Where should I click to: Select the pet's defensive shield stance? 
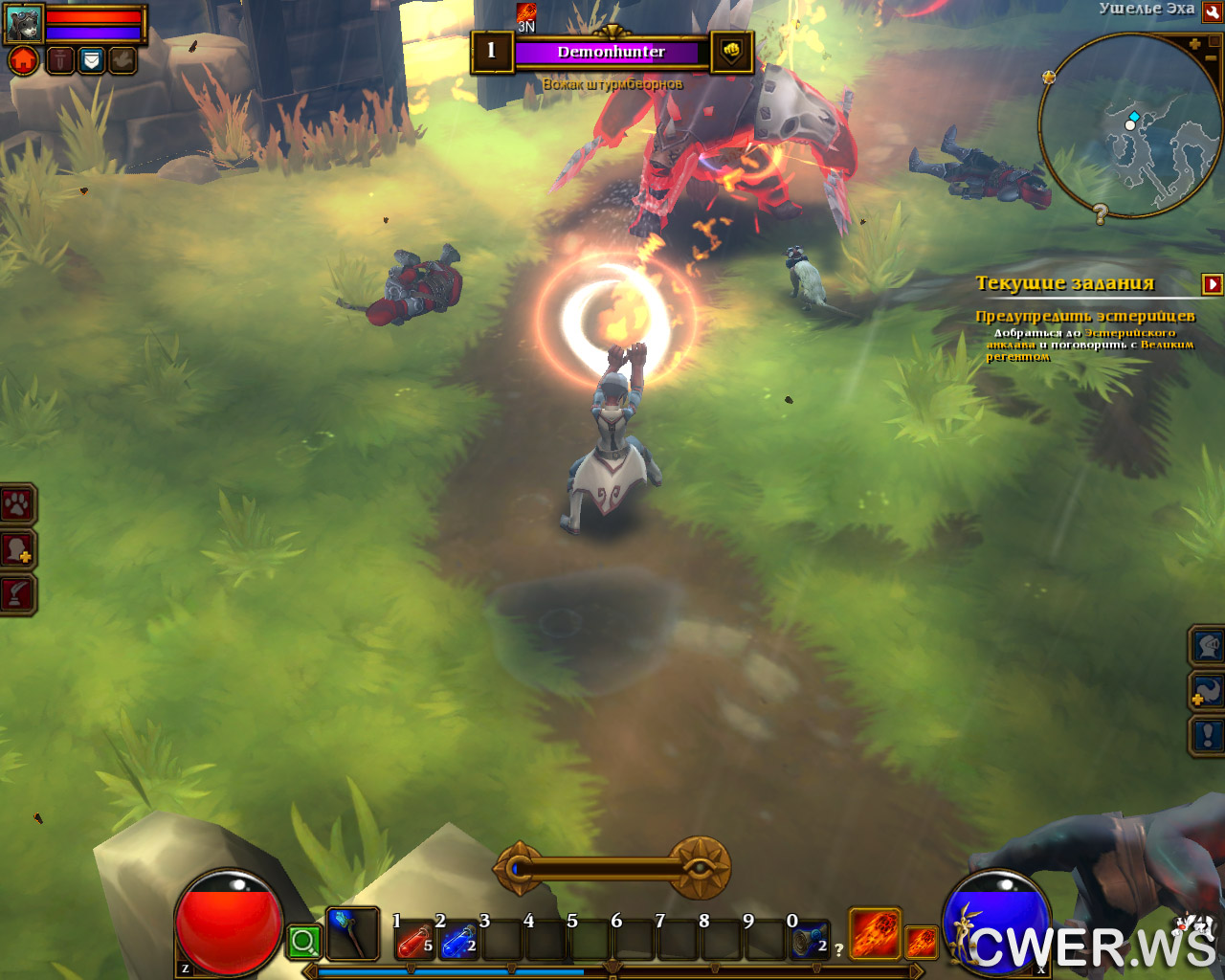(91, 61)
